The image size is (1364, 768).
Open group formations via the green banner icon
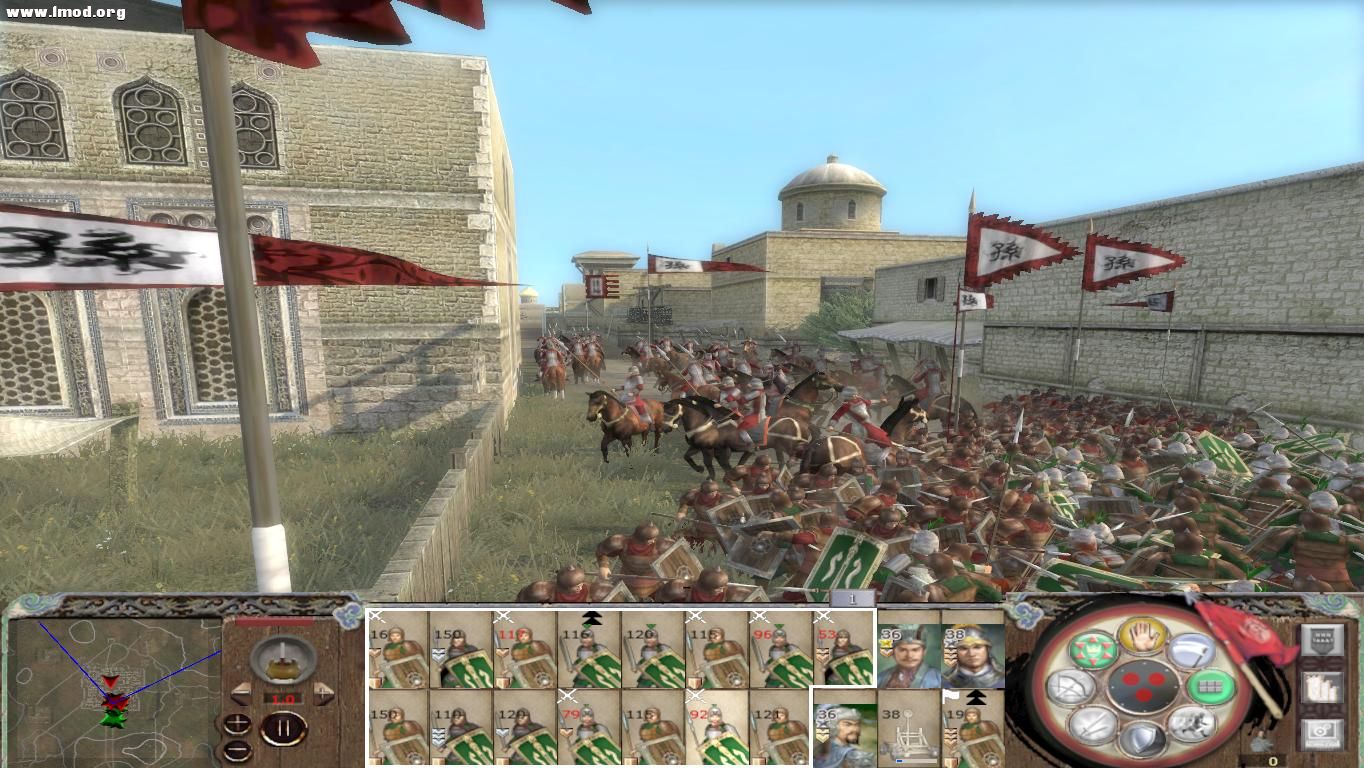(x=1092, y=649)
